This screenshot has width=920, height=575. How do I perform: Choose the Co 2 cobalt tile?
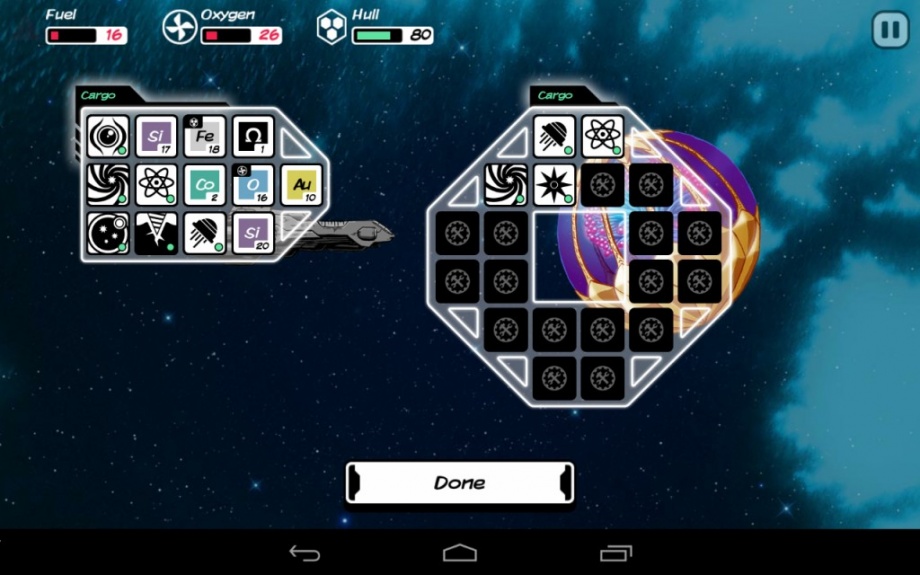point(205,185)
